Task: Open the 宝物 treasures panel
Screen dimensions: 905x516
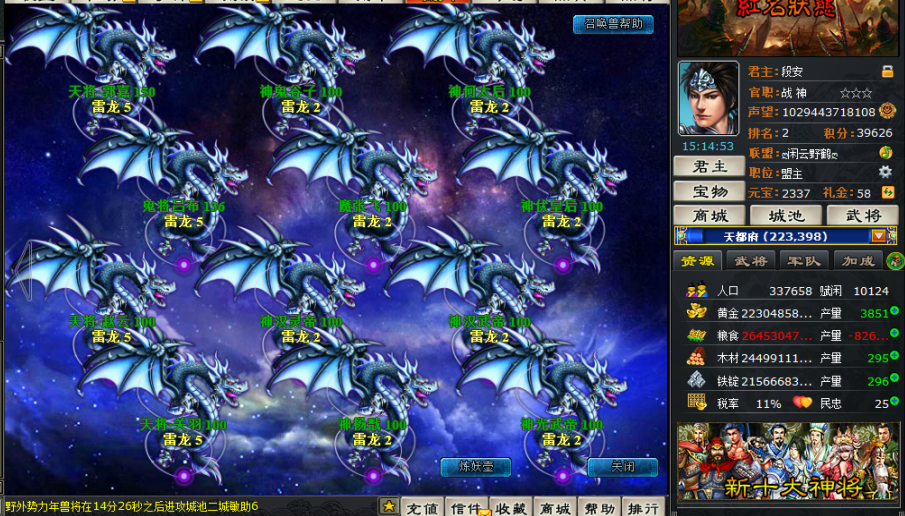Action: coord(708,191)
